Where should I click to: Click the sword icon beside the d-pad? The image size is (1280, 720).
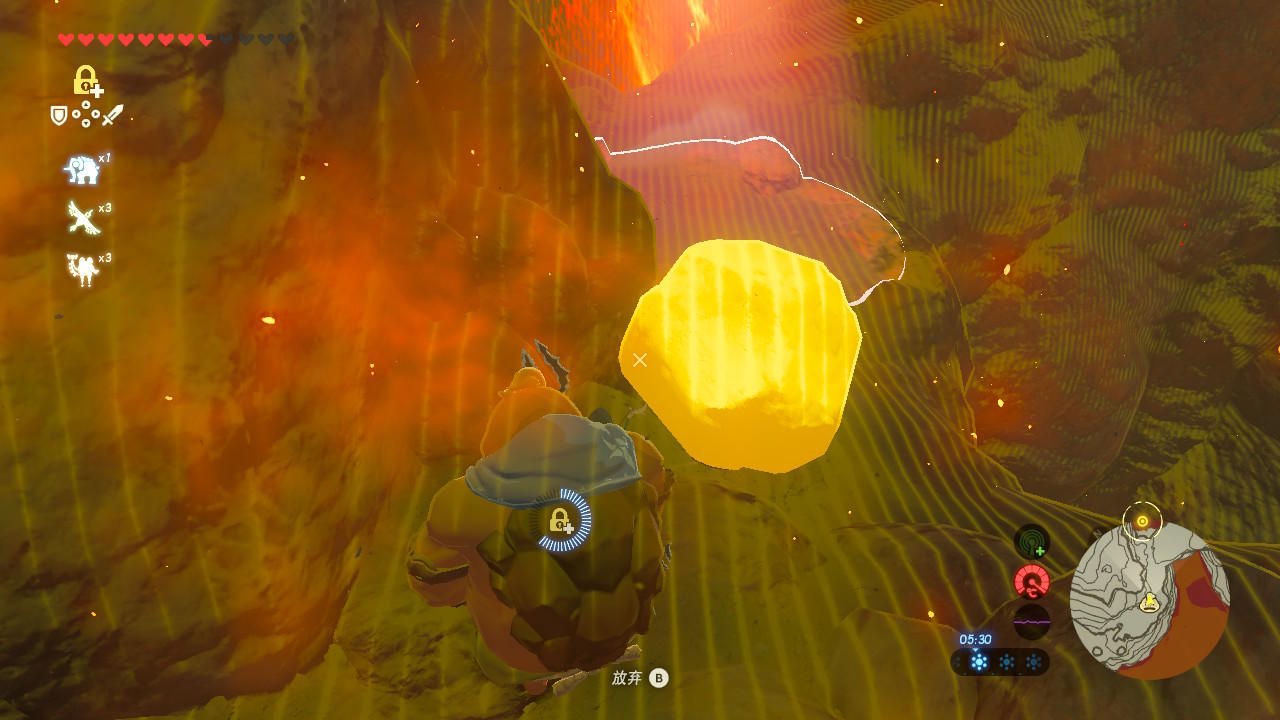[112, 116]
